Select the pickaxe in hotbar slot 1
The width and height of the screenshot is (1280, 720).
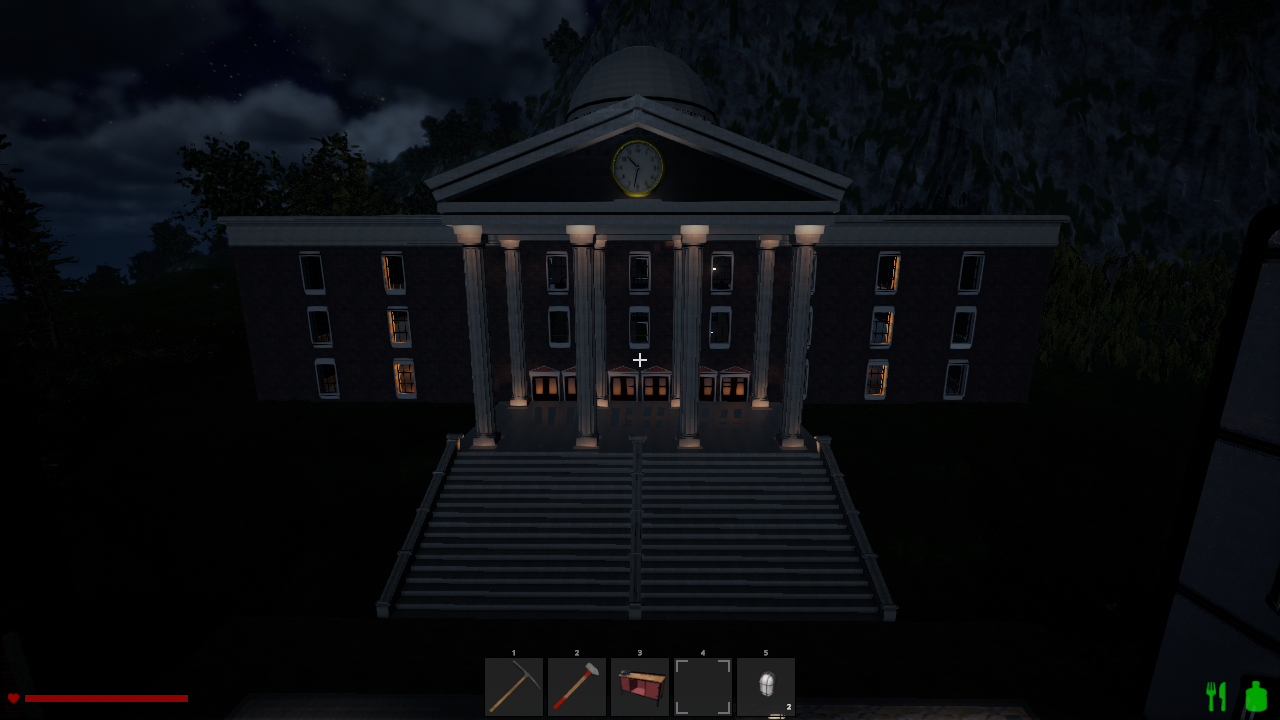pos(514,687)
